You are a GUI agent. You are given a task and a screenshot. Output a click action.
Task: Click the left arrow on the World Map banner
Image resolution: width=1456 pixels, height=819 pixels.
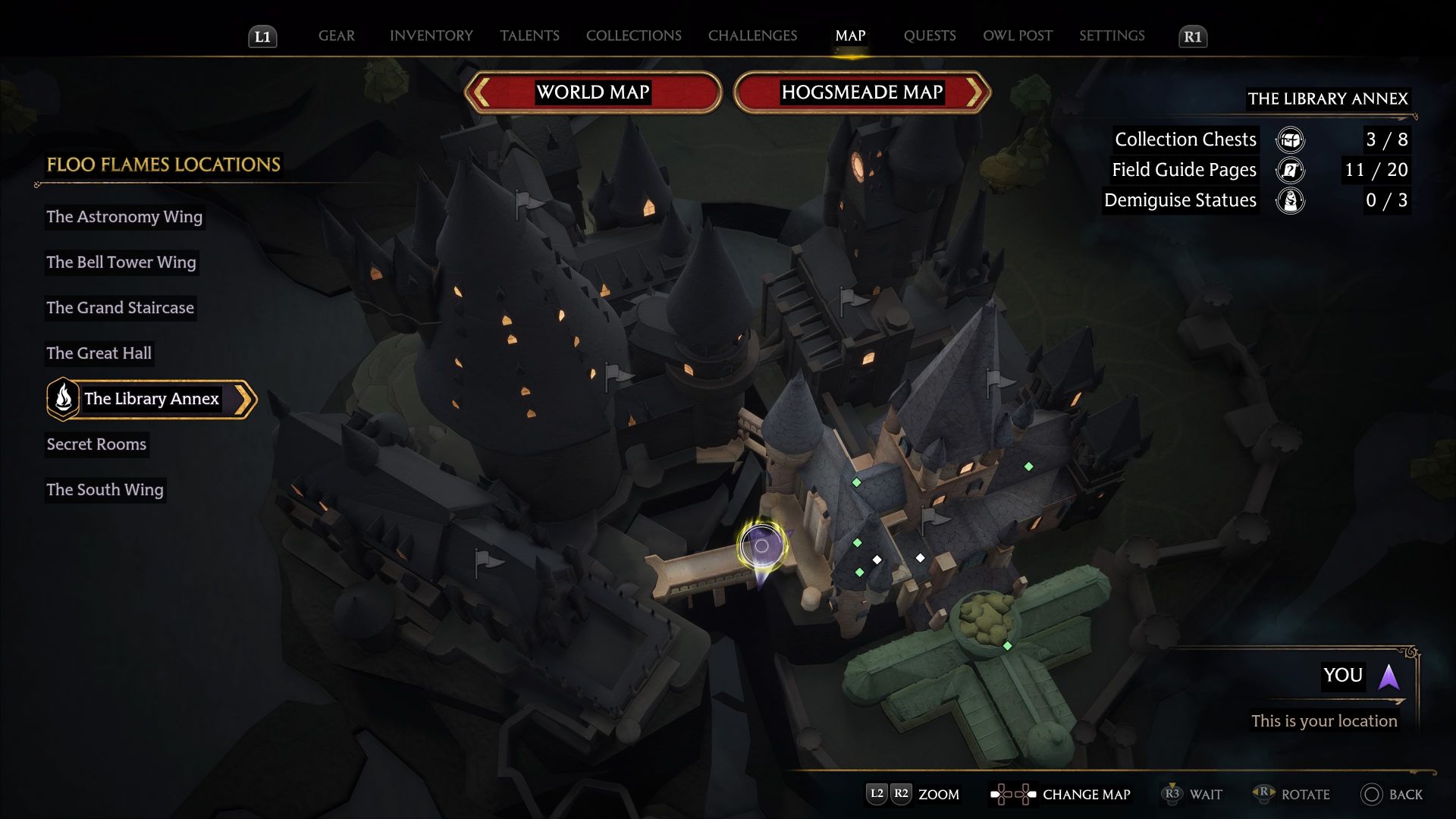(x=481, y=92)
